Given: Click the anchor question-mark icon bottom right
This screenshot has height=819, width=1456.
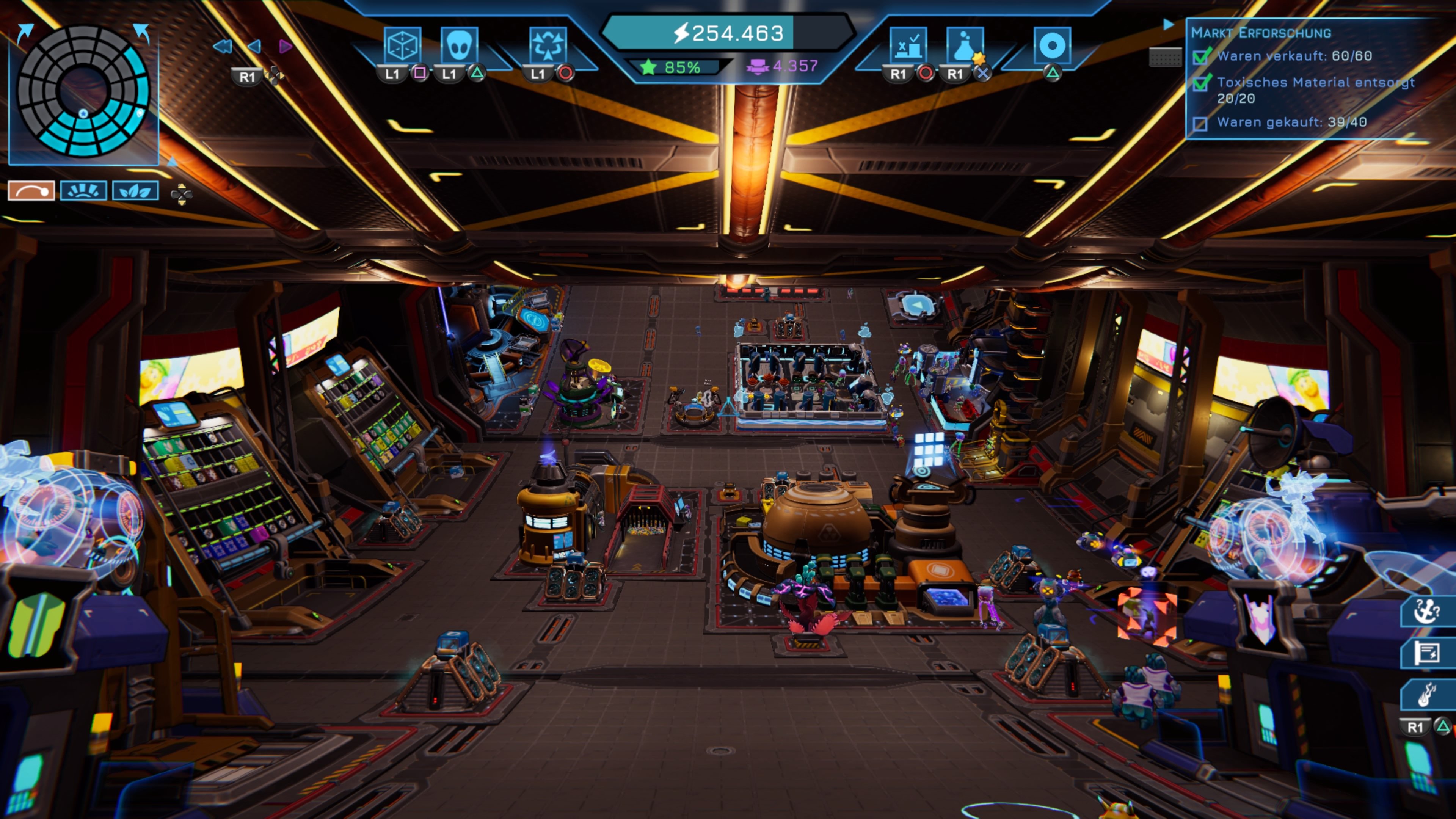Looking at the screenshot, I should 1426,611.
